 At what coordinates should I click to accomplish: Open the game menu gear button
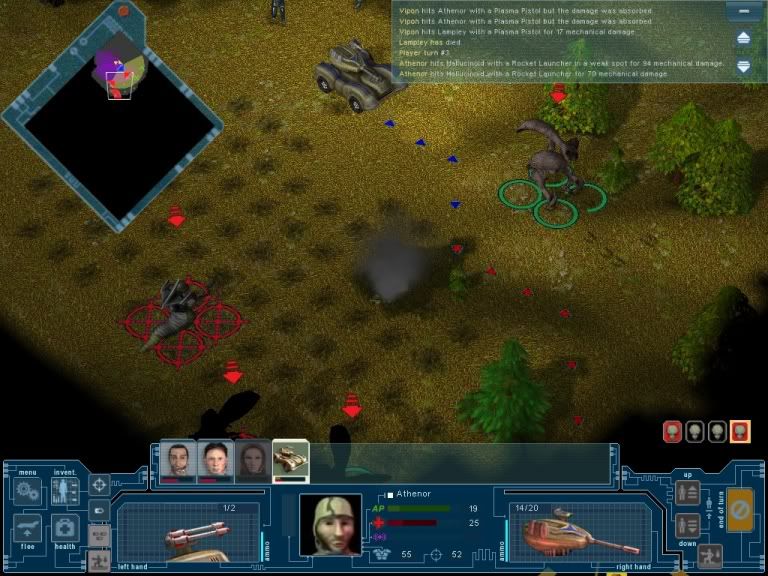(26, 492)
